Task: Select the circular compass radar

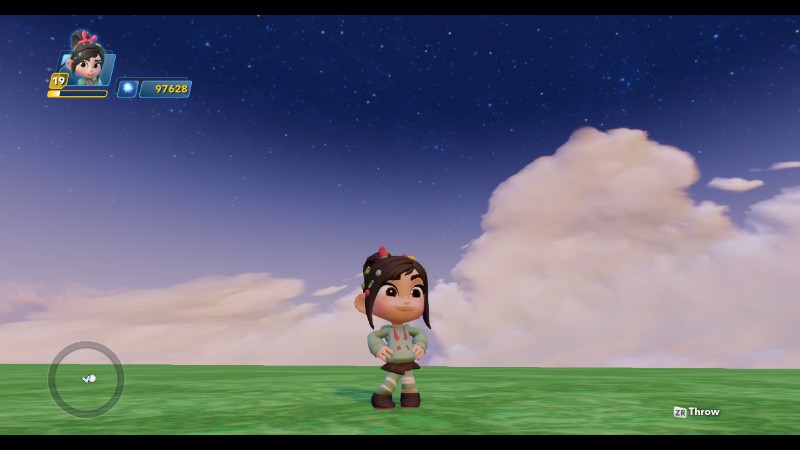Action: click(86, 379)
